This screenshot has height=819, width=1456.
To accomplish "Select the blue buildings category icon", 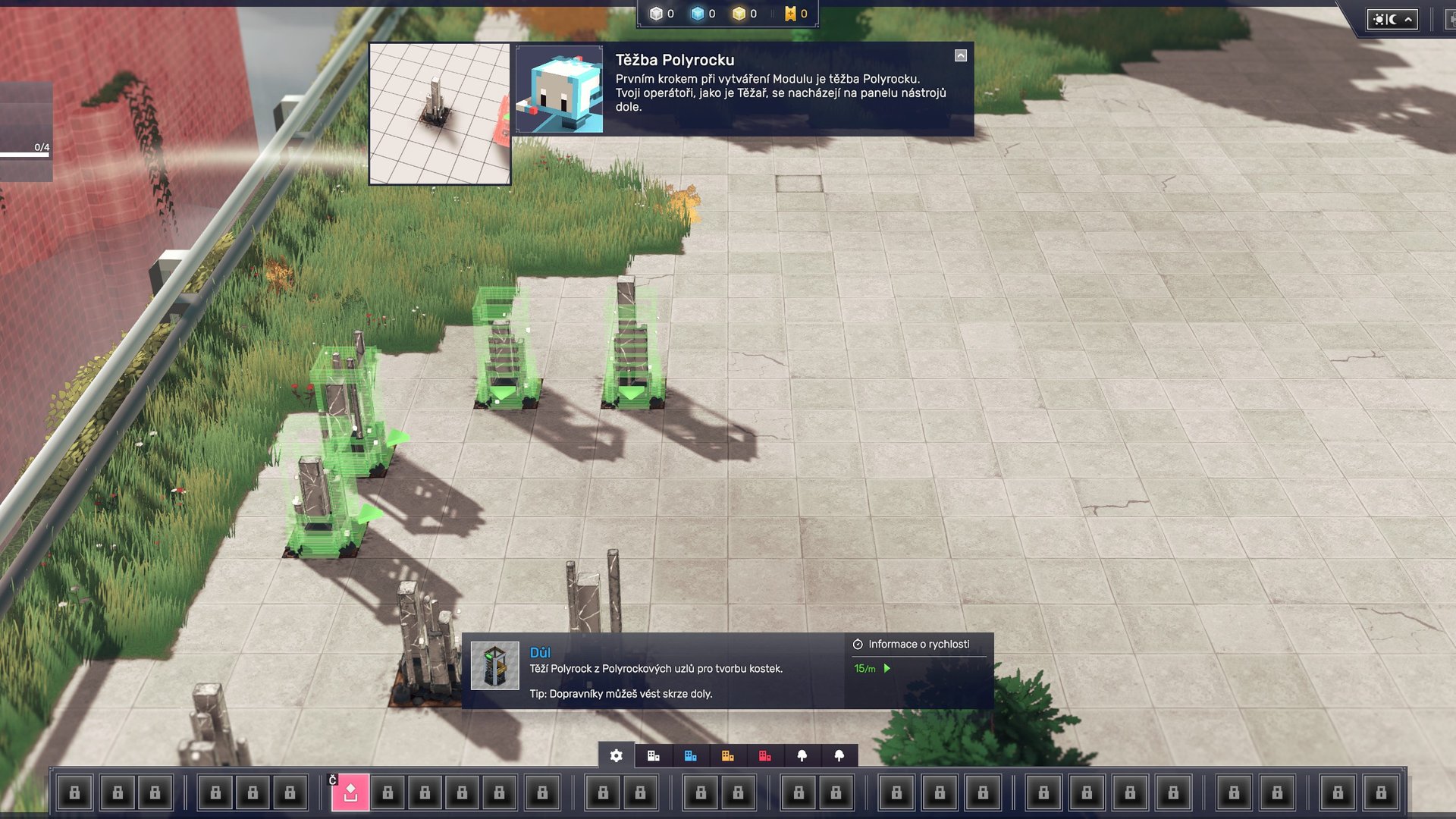I will (690, 755).
